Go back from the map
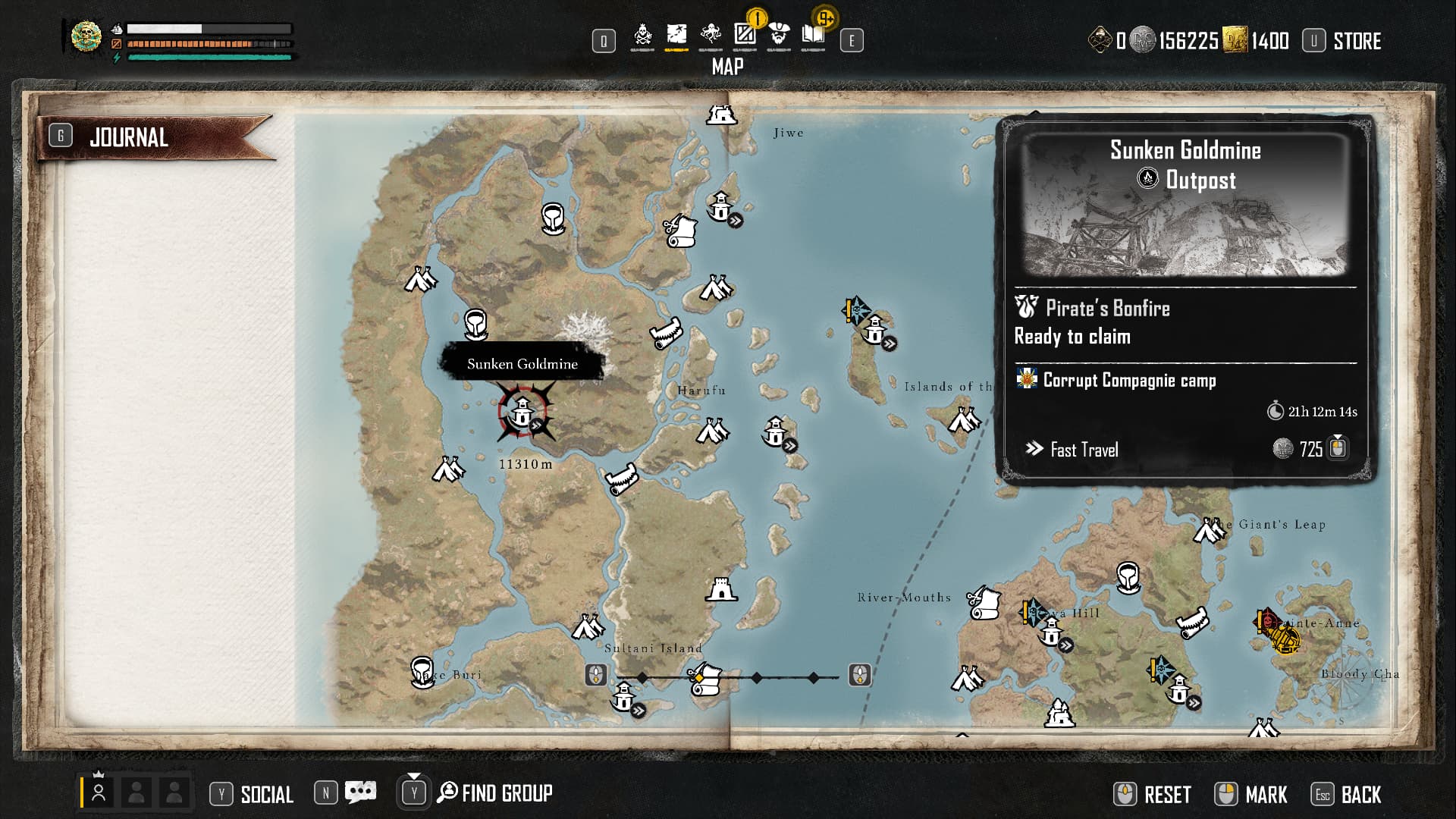 [1360, 795]
